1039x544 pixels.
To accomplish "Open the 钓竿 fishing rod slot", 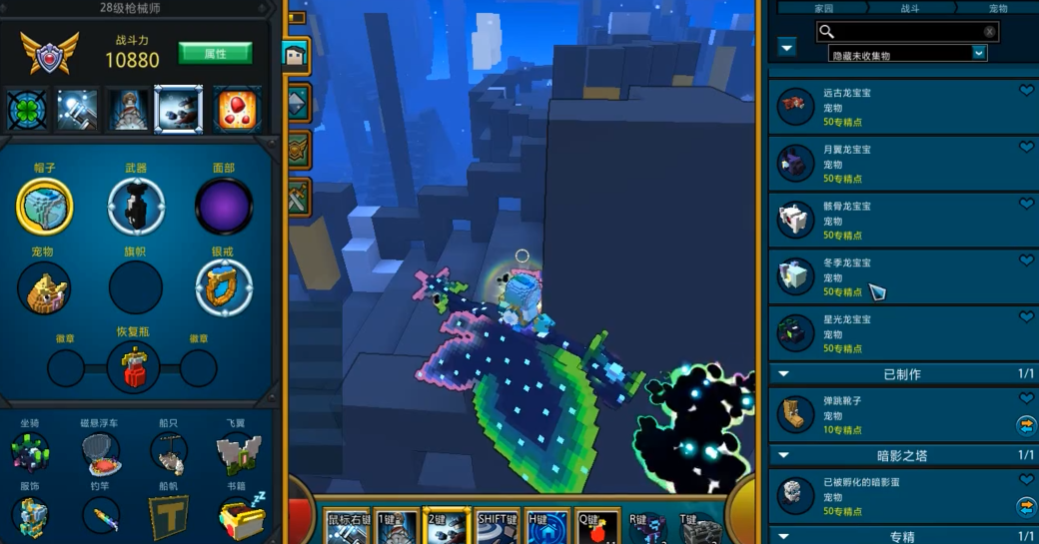I will pos(102,517).
